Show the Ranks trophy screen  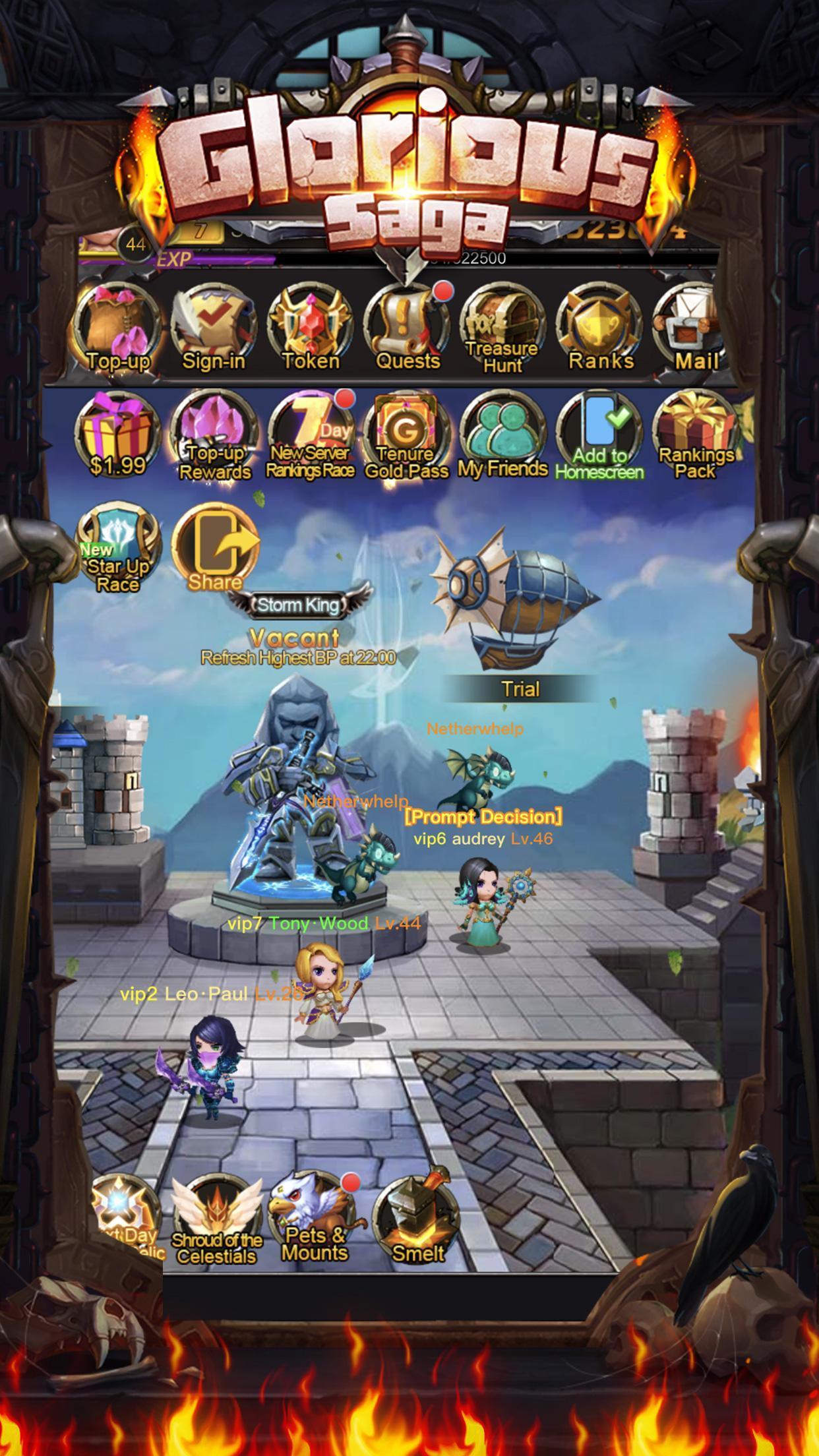coord(600,328)
